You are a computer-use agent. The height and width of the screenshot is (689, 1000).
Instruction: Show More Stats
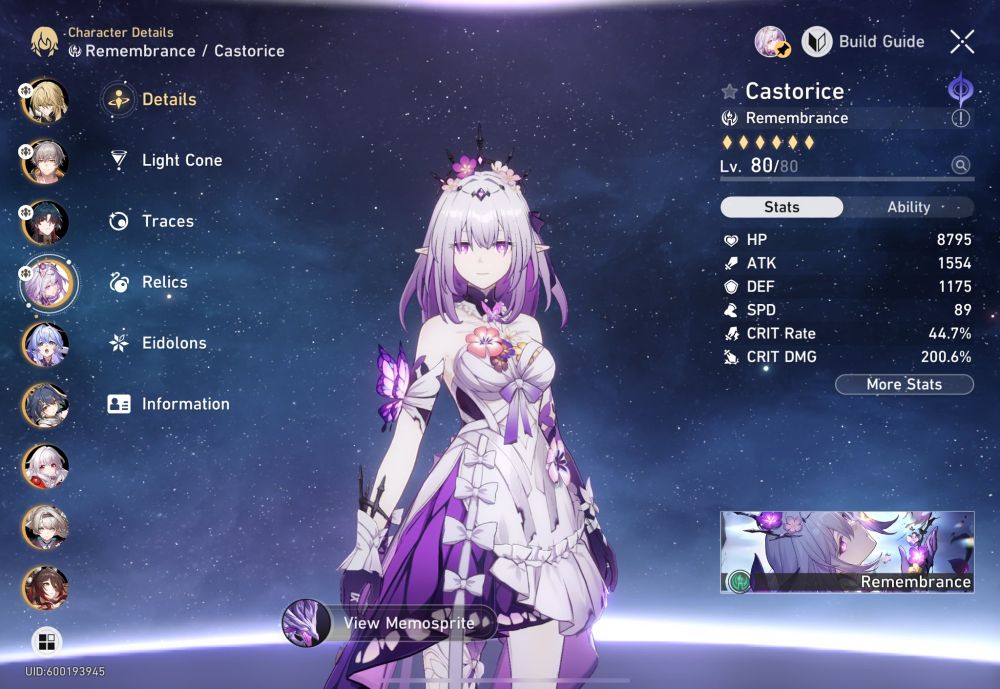pos(904,384)
